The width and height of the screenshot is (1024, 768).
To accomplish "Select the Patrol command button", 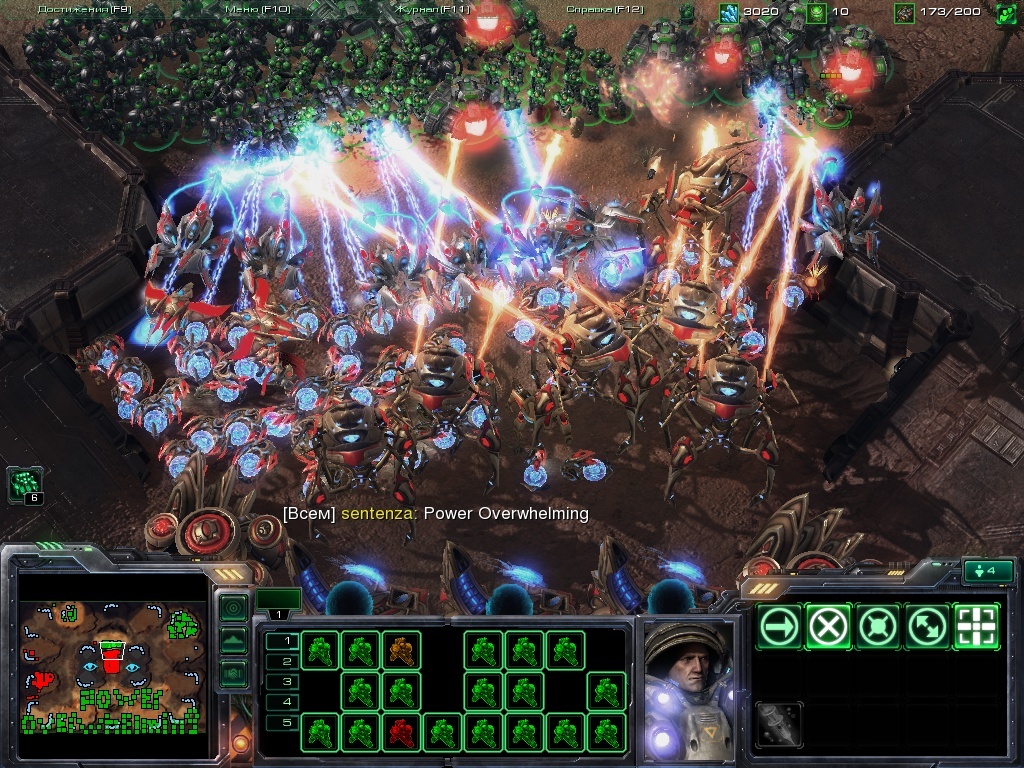I will click(x=927, y=627).
